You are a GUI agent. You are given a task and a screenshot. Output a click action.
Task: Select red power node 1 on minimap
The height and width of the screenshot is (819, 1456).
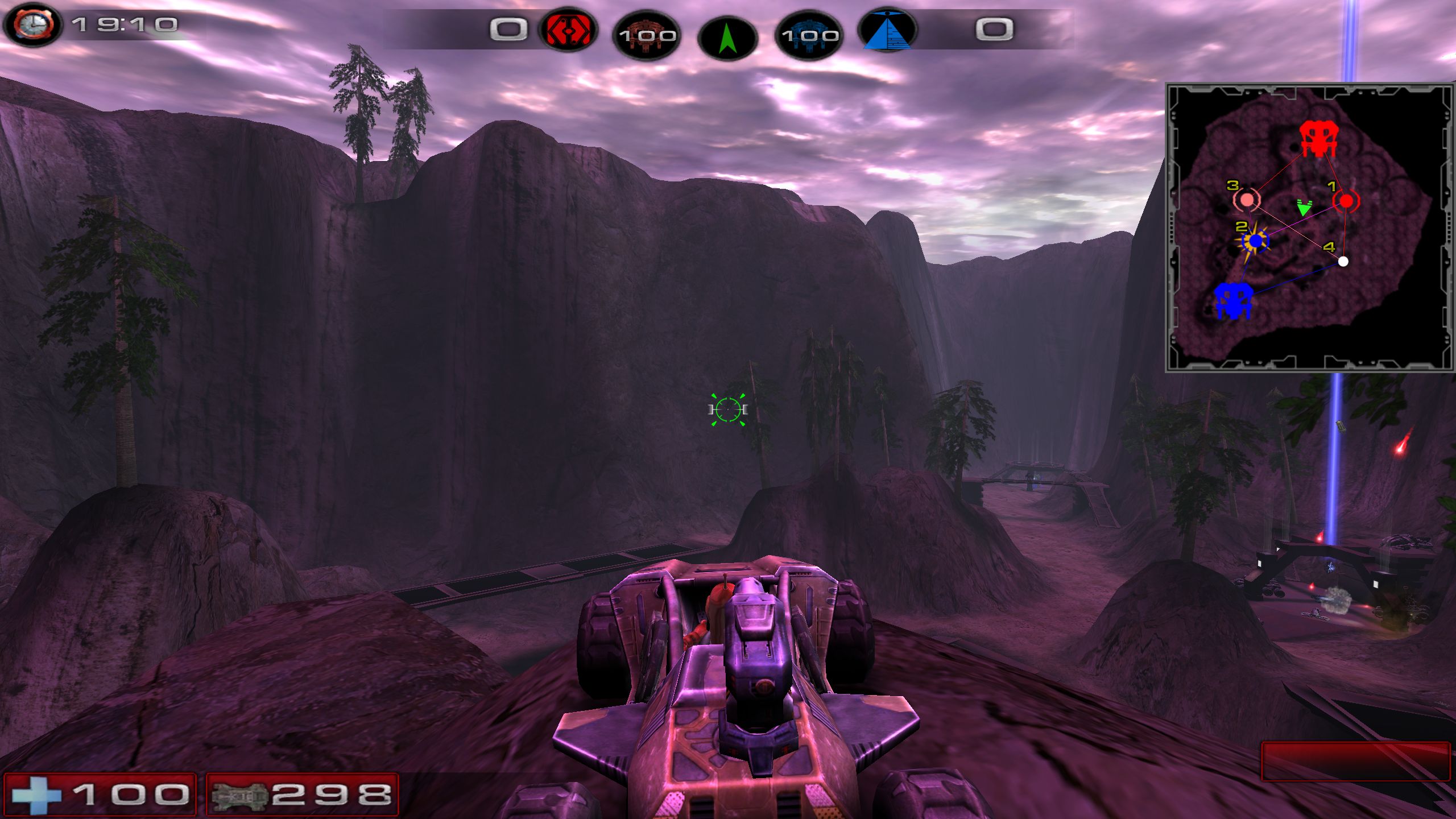(x=1346, y=201)
